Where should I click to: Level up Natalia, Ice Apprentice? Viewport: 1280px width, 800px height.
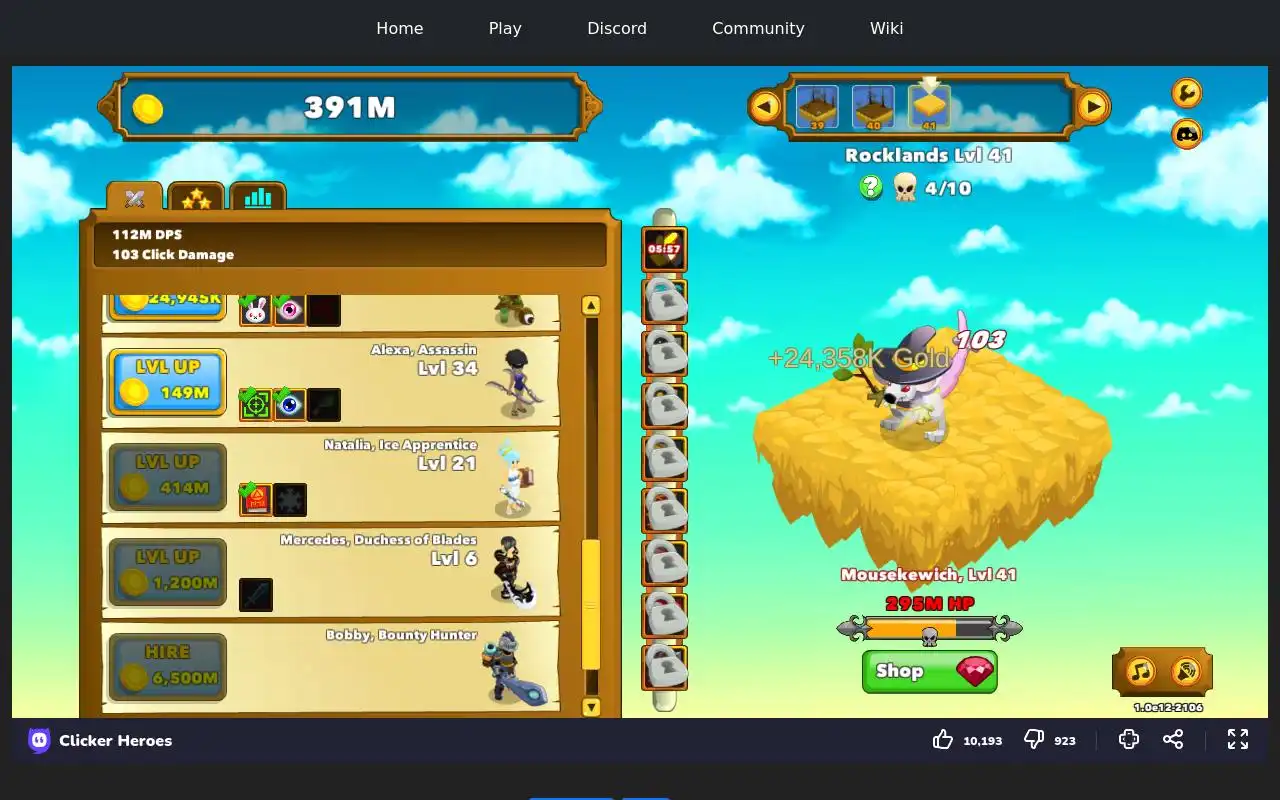tap(167, 477)
